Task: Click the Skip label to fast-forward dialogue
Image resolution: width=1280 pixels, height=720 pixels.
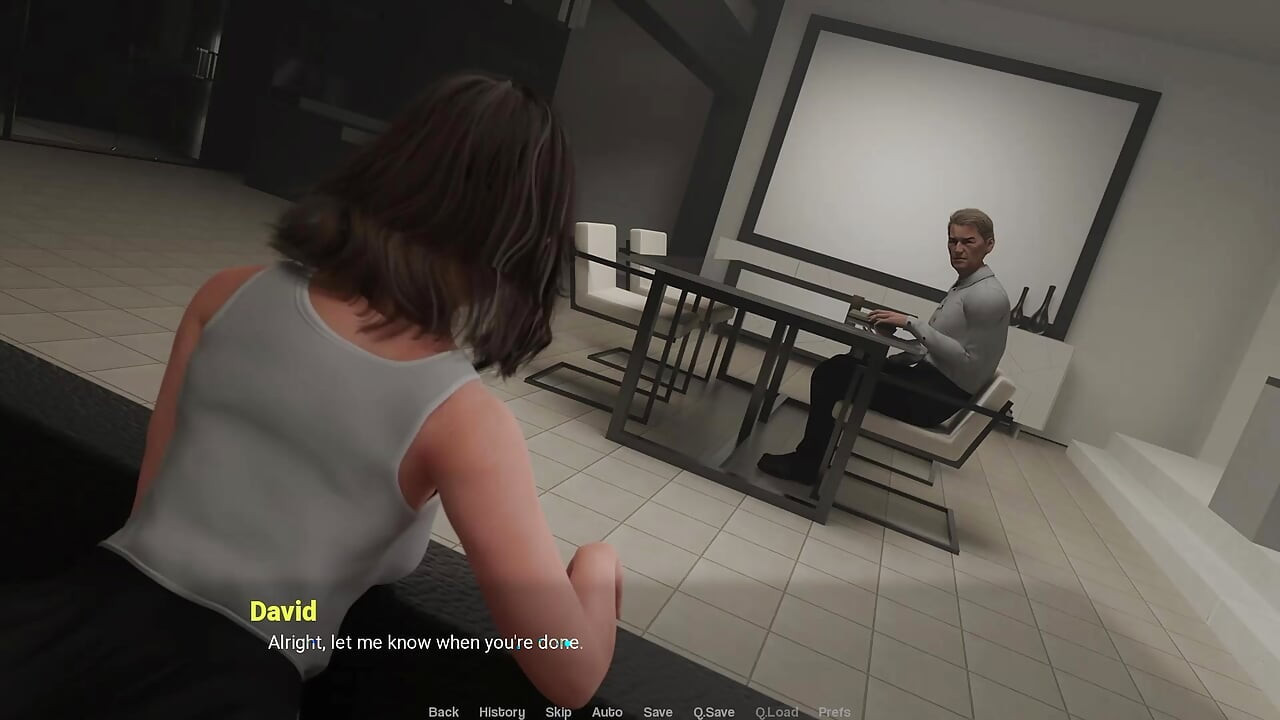Action: pyautogui.click(x=558, y=712)
